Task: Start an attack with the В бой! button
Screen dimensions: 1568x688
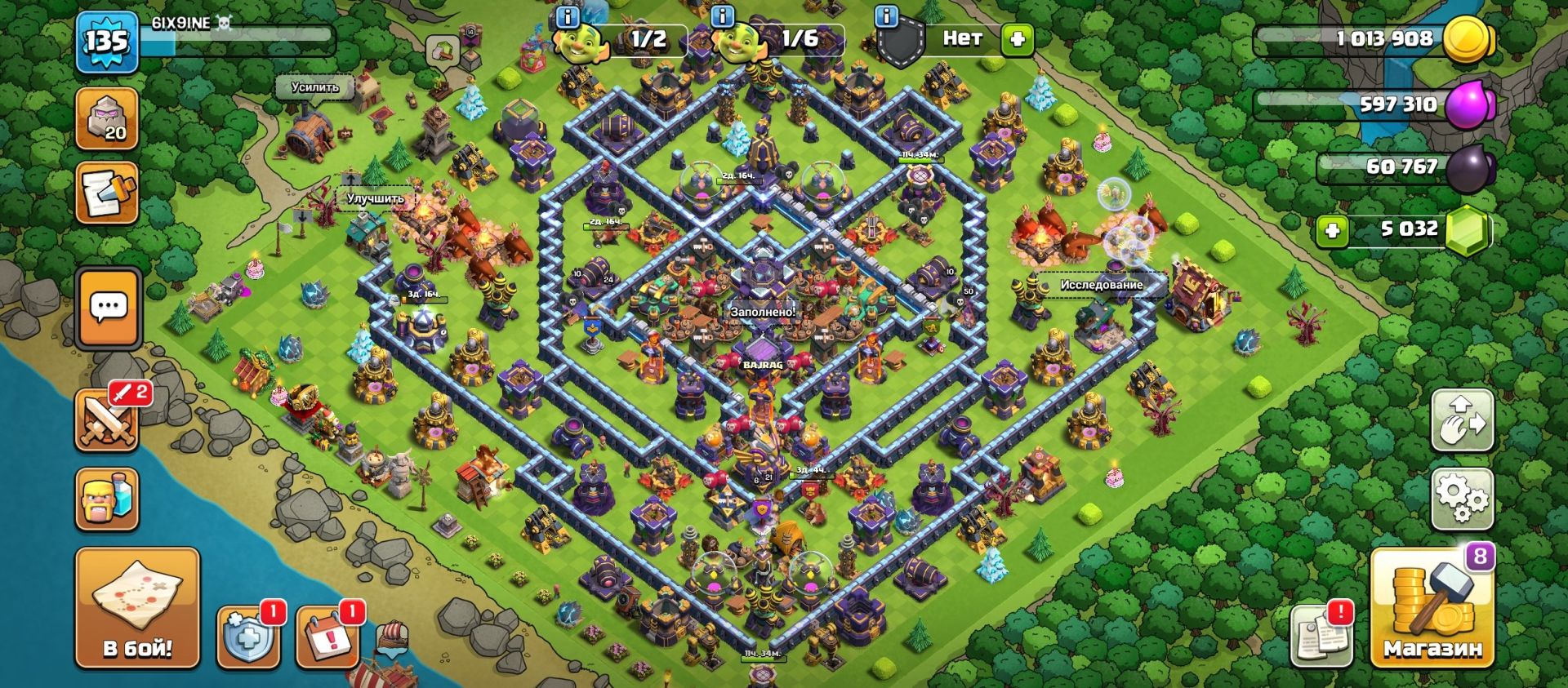Action: (x=137, y=607)
